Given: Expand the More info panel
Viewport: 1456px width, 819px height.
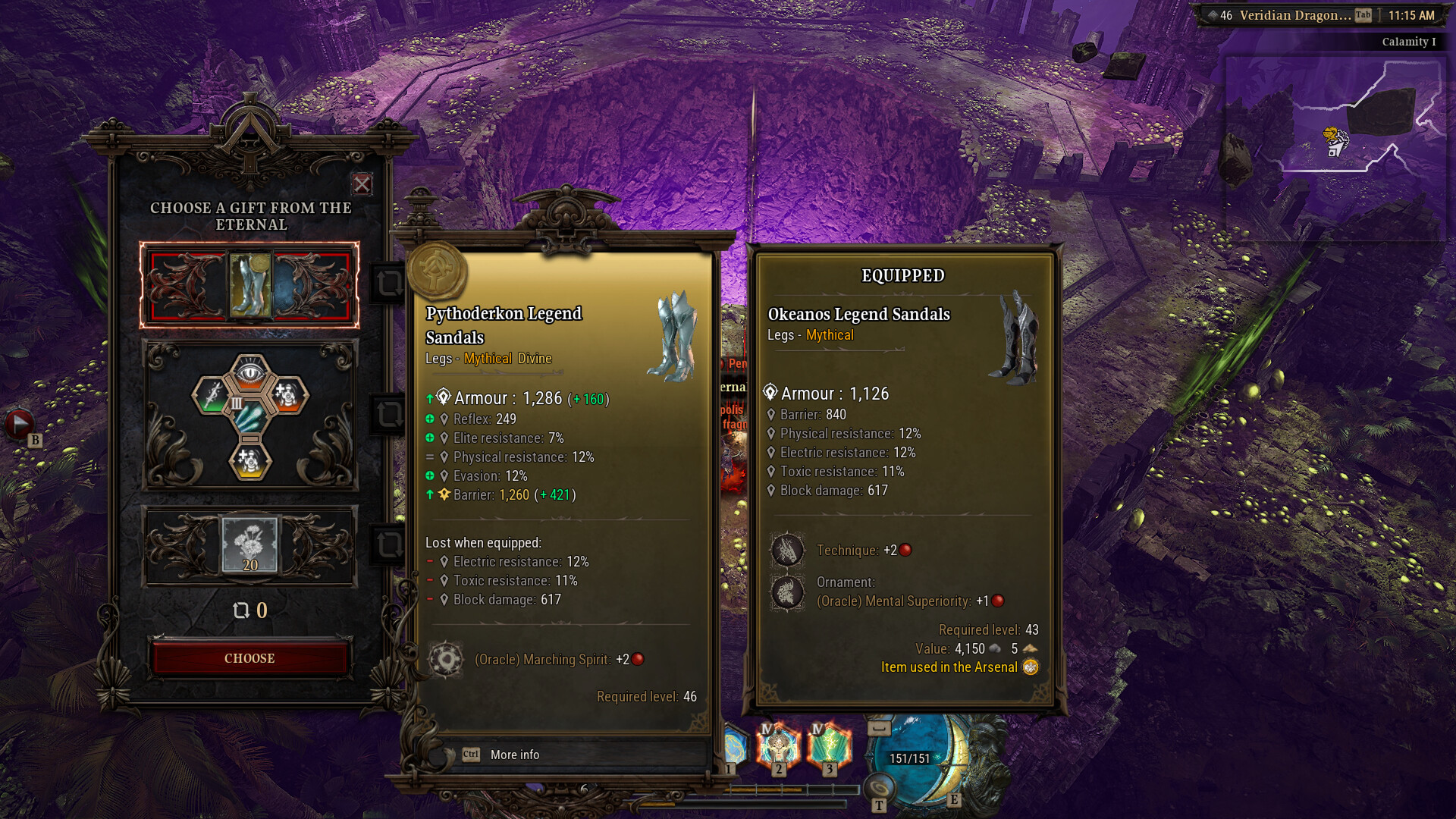Looking at the screenshot, I should coord(514,754).
